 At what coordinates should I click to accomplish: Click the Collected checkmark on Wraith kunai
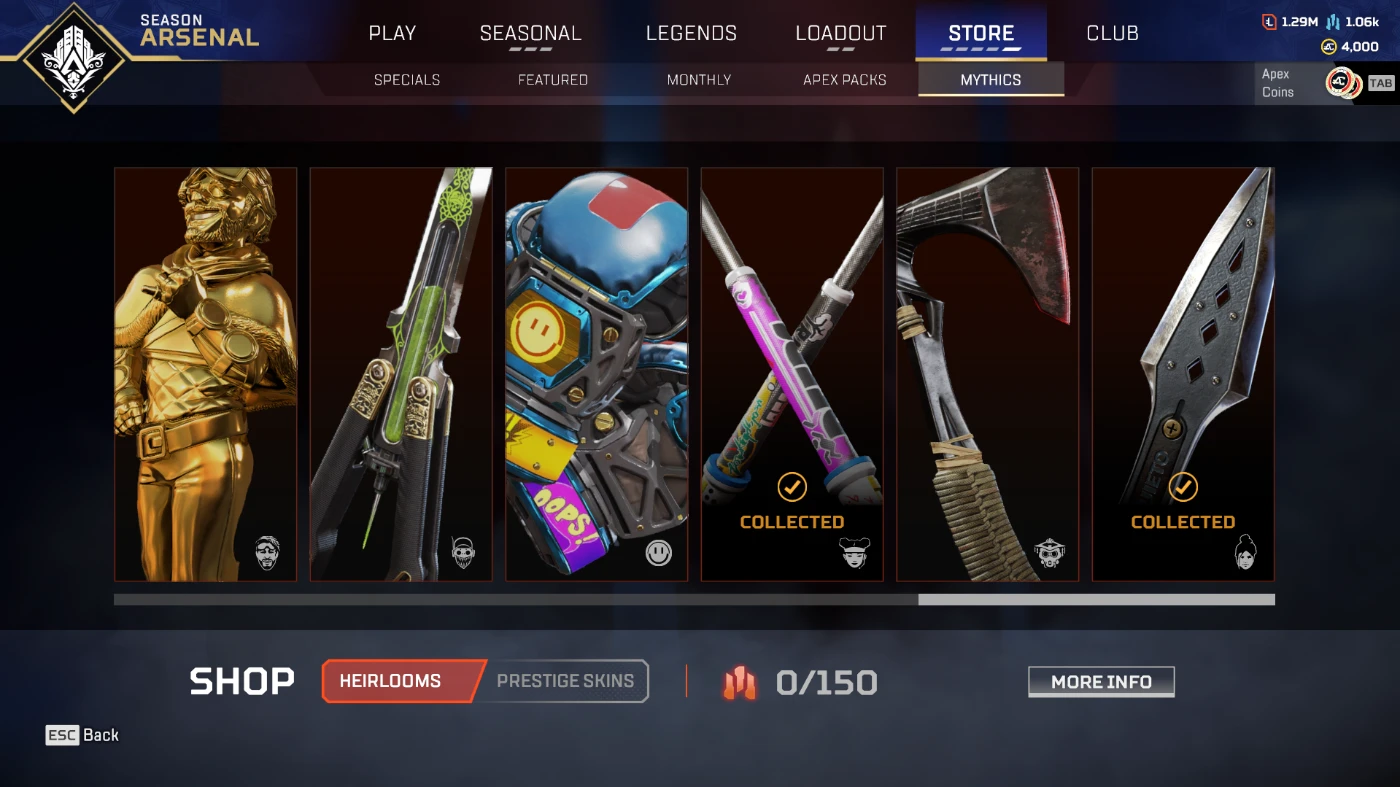tap(1183, 488)
